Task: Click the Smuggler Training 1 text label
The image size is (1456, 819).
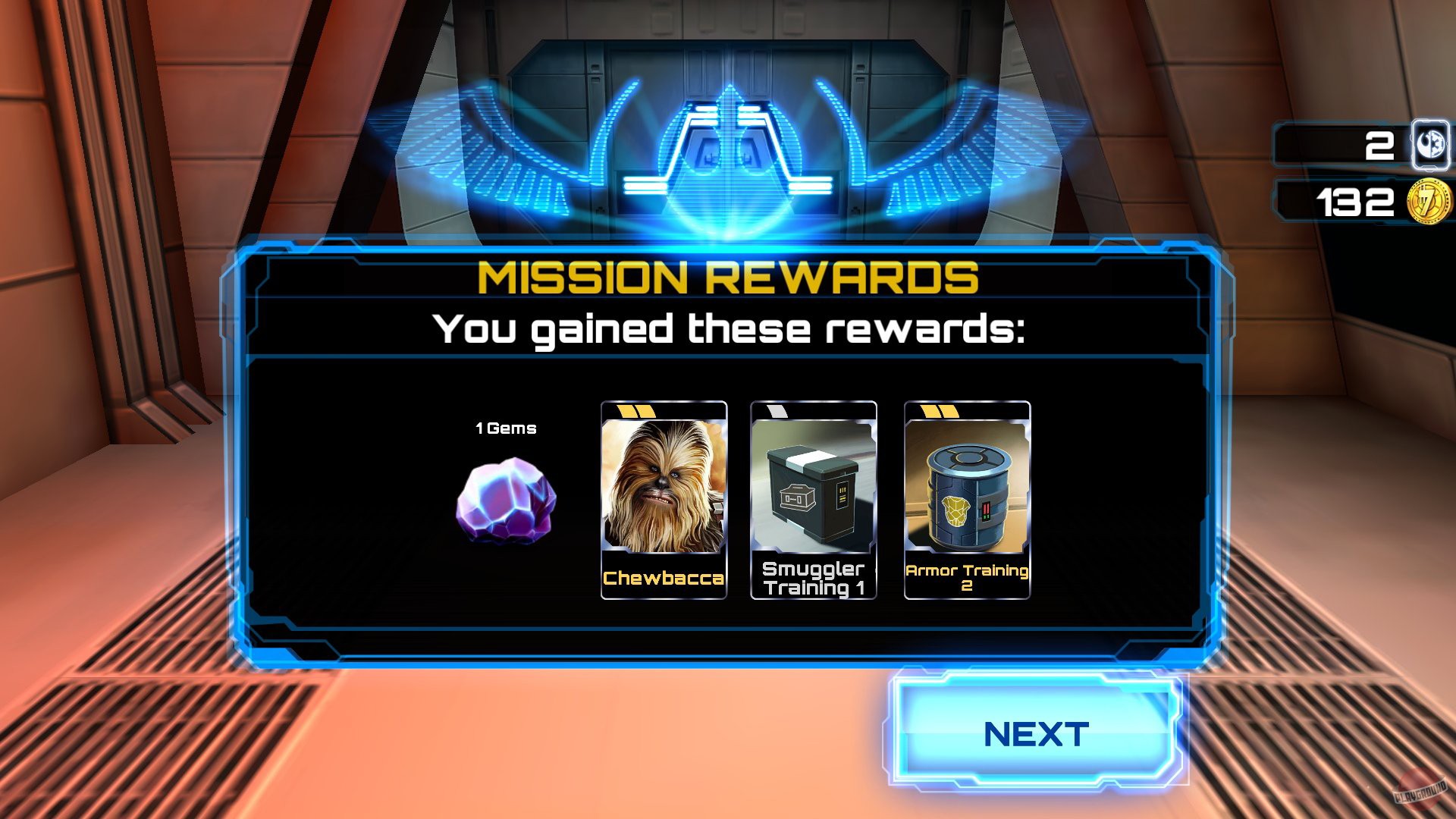Action: pos(813,579)
